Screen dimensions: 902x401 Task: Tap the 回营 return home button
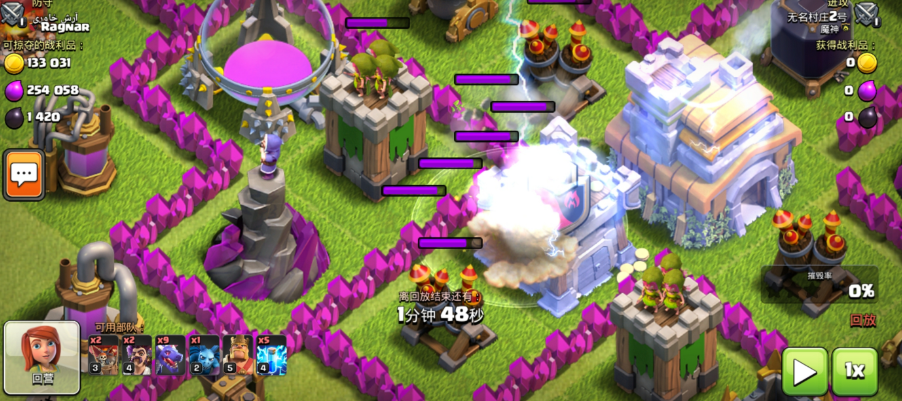pos(42,358)
